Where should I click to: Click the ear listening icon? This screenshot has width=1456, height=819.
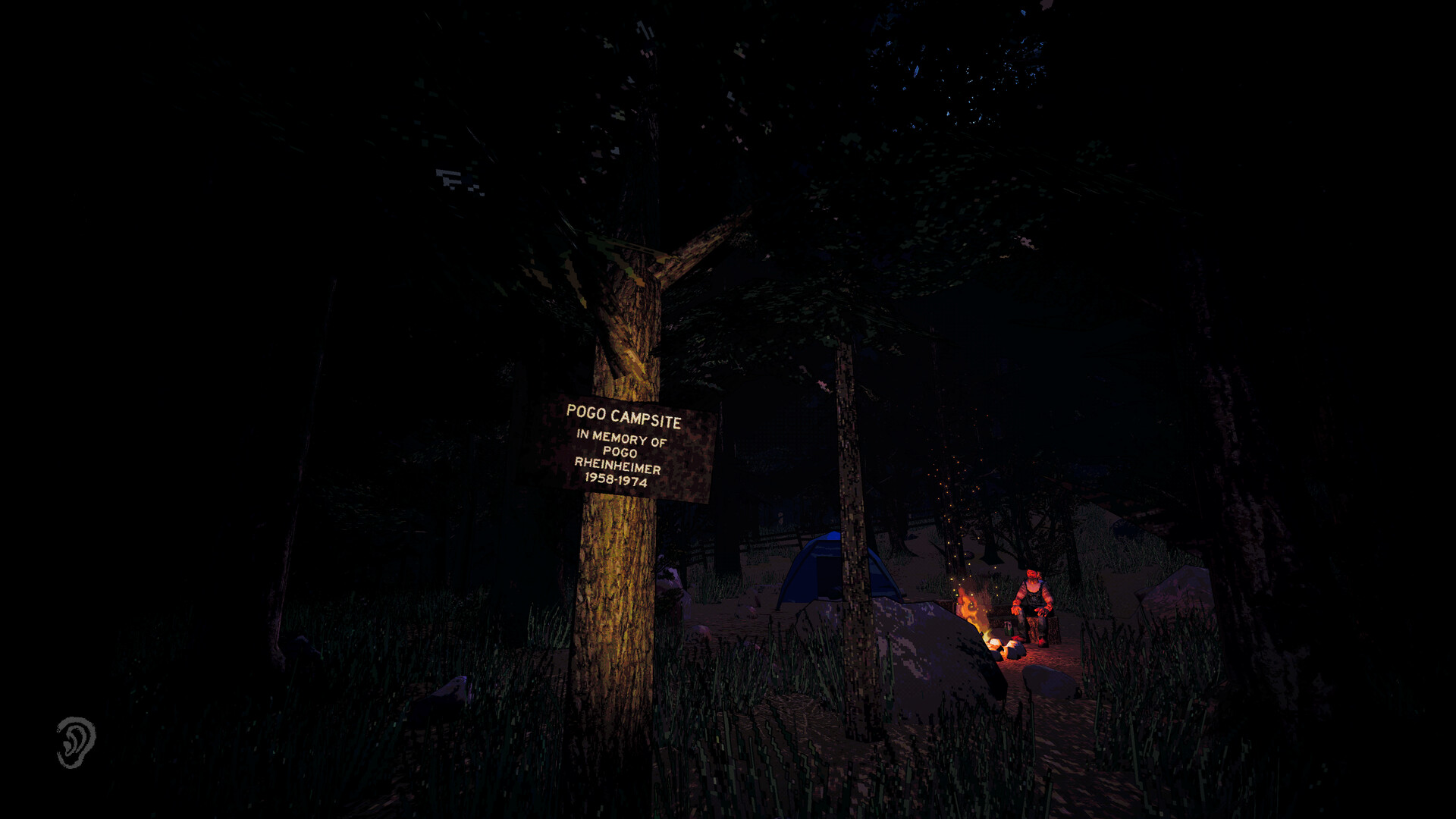[75, 742]
